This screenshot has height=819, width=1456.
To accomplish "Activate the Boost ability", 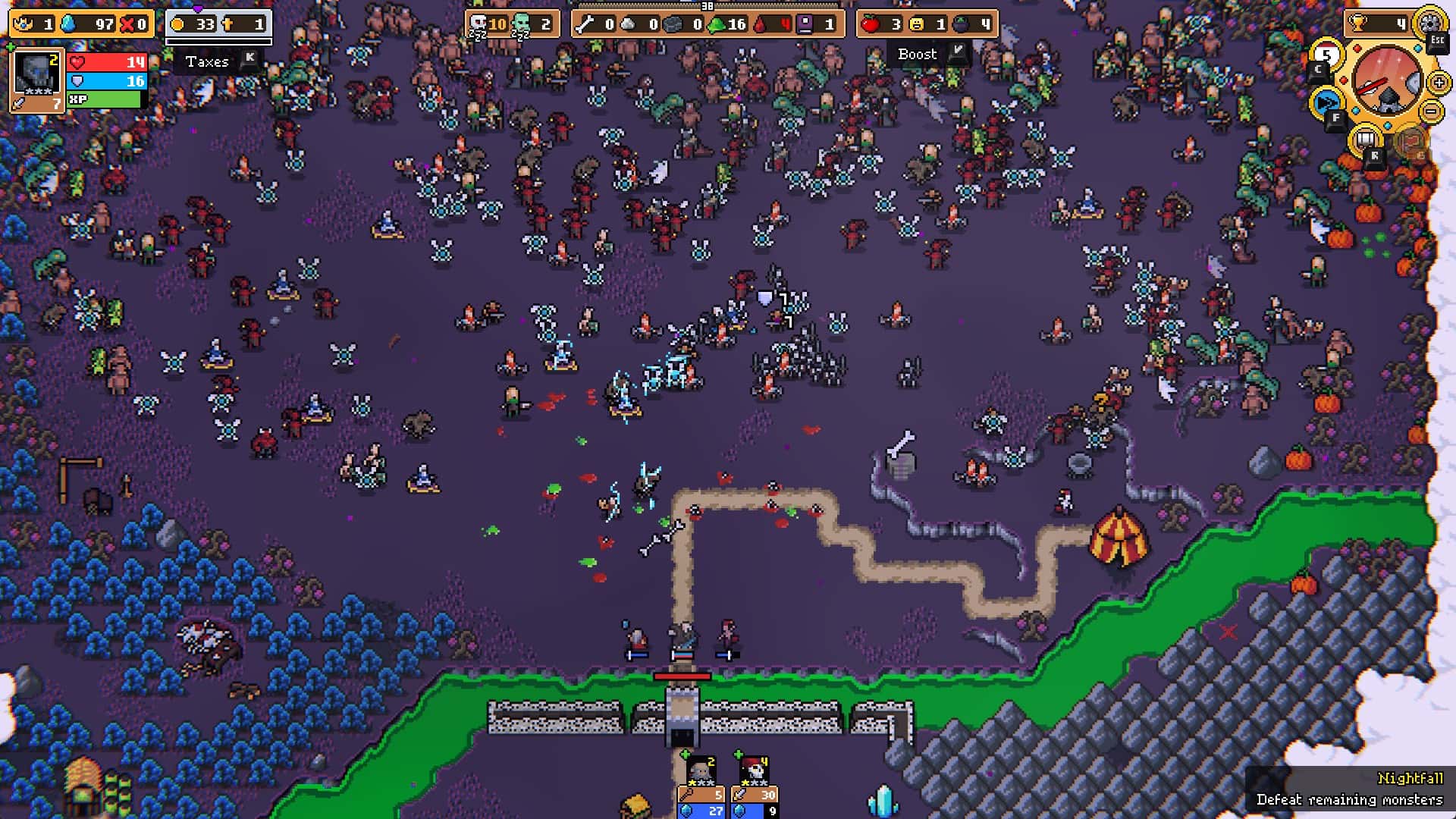I will click(x=918, y=54).
